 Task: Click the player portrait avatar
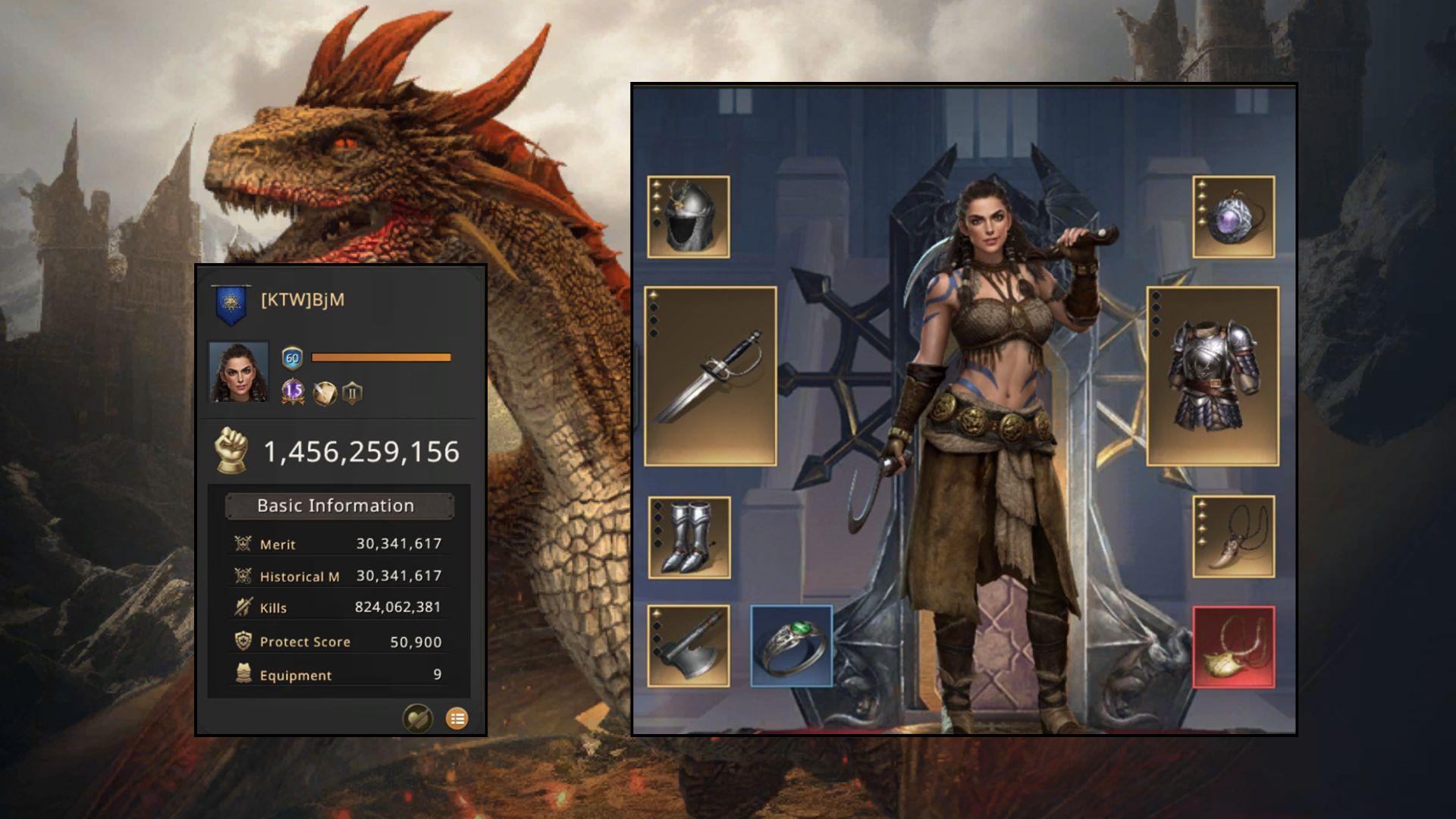pyautogui.click(x=238, y=372)
